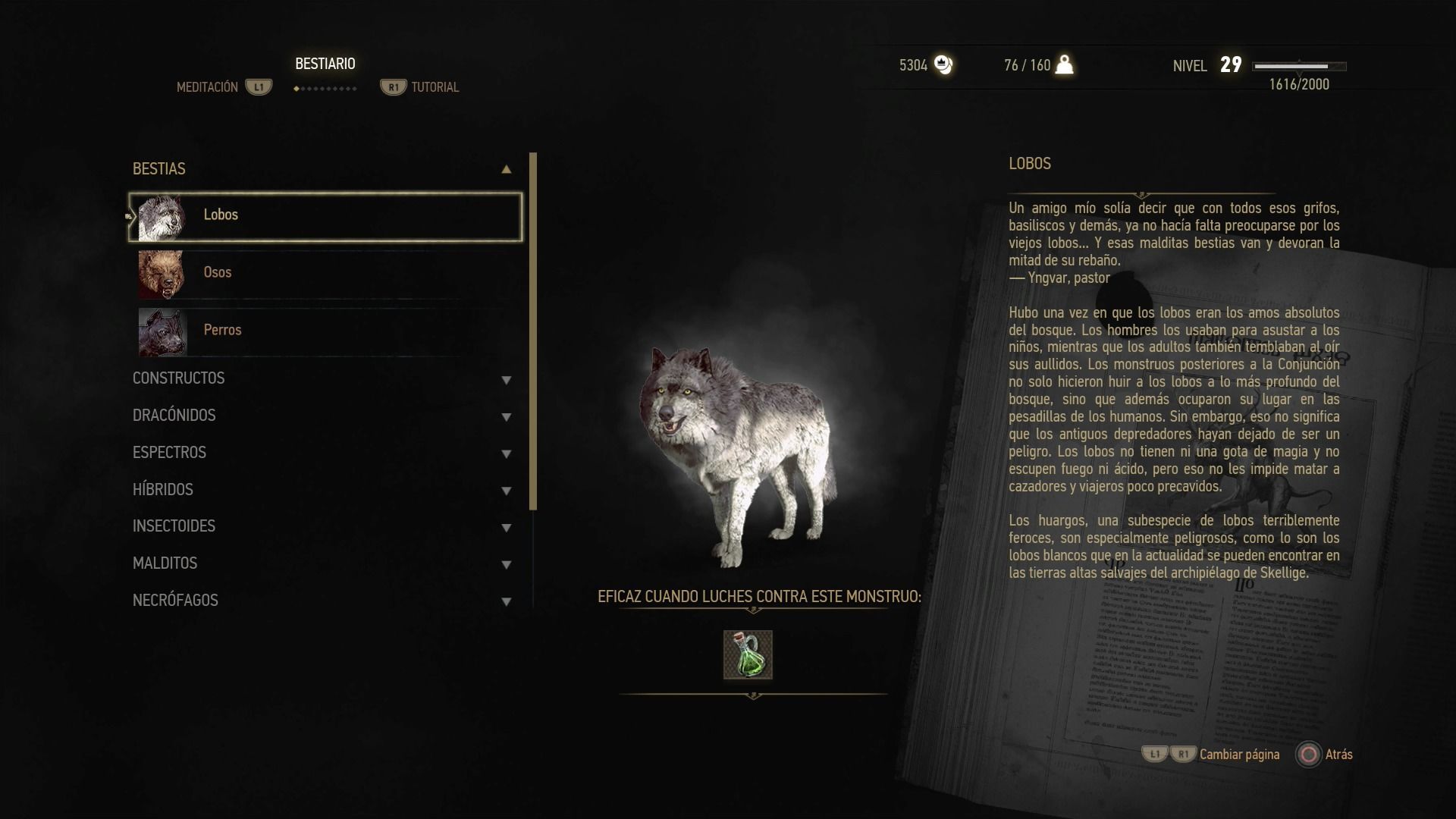This screenshot has width=1456, height=819.
Task: Expand the Malditos category
Action: click(x=322, y=563)
